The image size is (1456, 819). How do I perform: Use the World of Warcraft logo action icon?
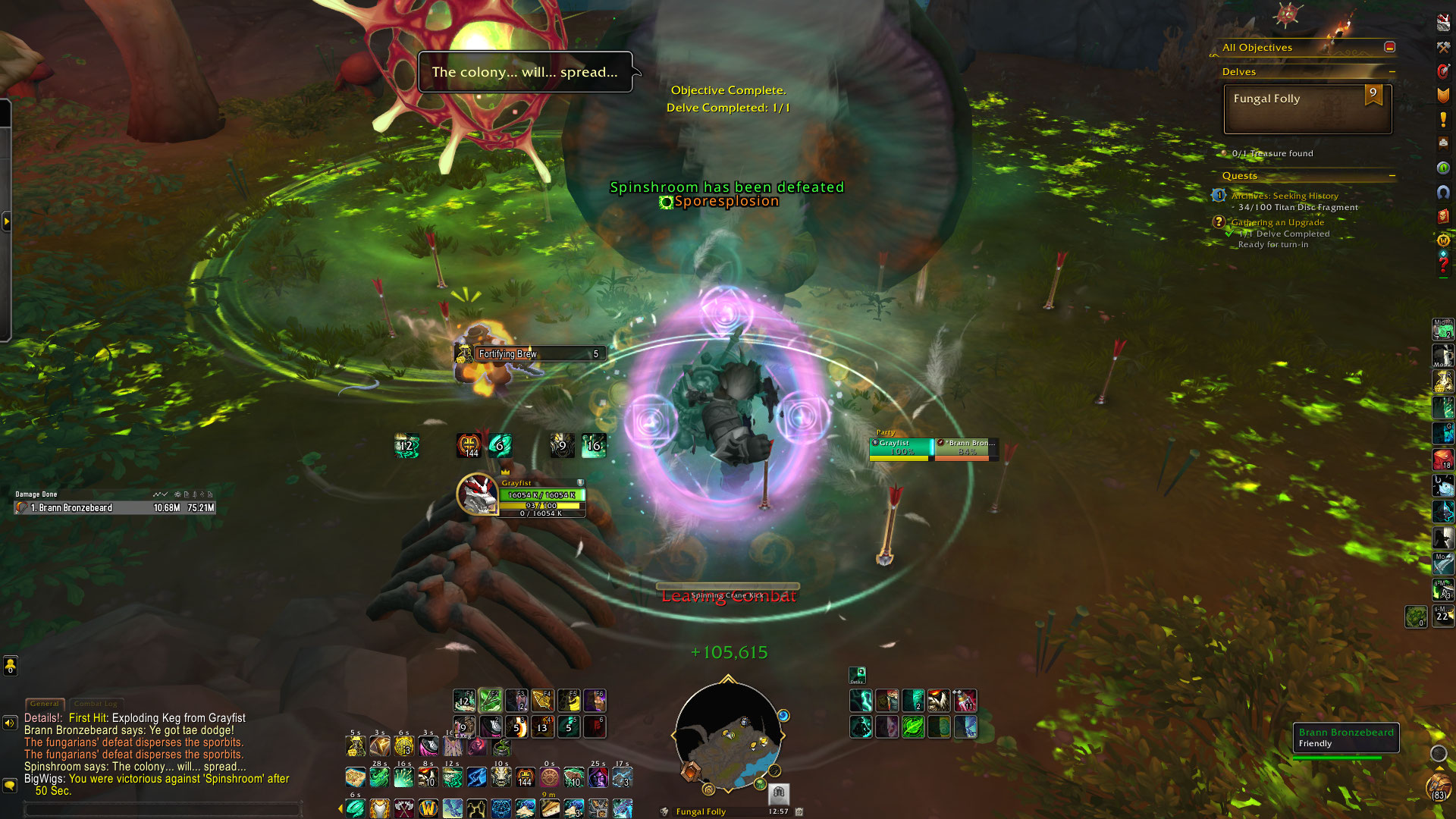click(x=428, y=808)
